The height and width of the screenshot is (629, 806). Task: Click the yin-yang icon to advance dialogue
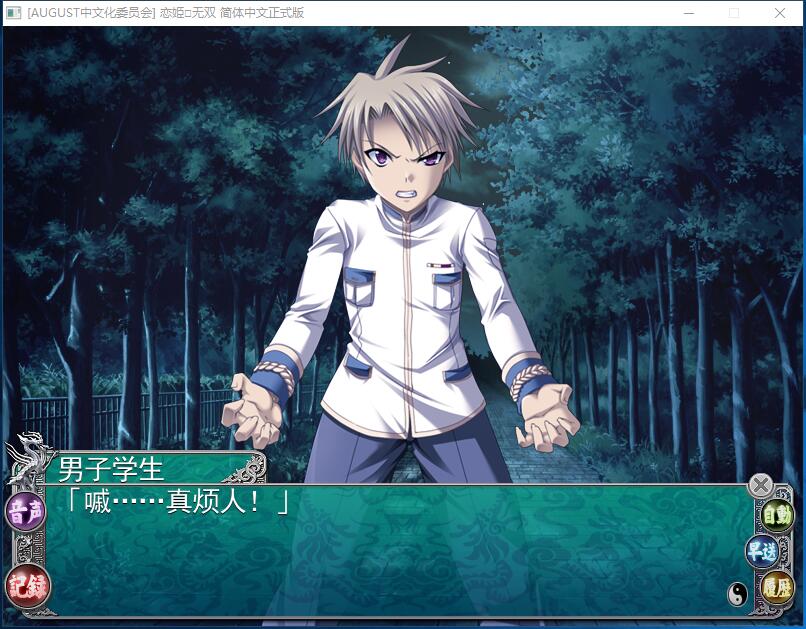tap(737, 594)
